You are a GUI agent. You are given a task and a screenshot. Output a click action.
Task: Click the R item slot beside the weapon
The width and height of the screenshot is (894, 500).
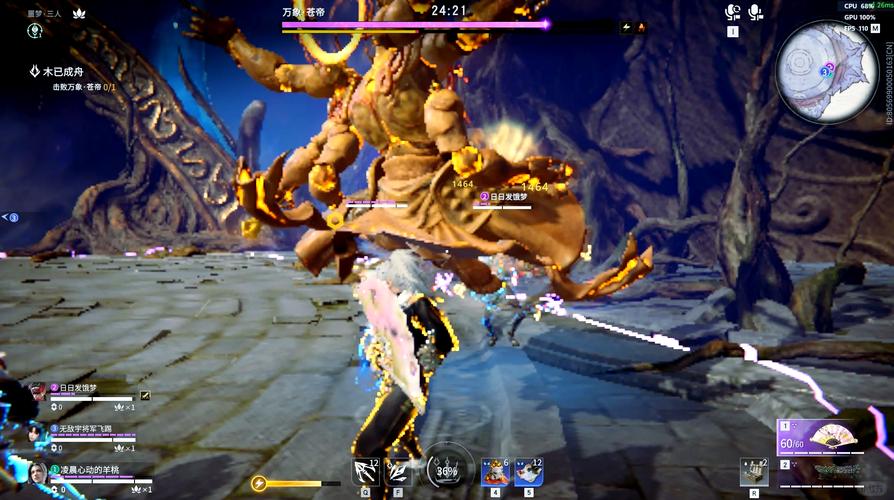coord(754,471)
